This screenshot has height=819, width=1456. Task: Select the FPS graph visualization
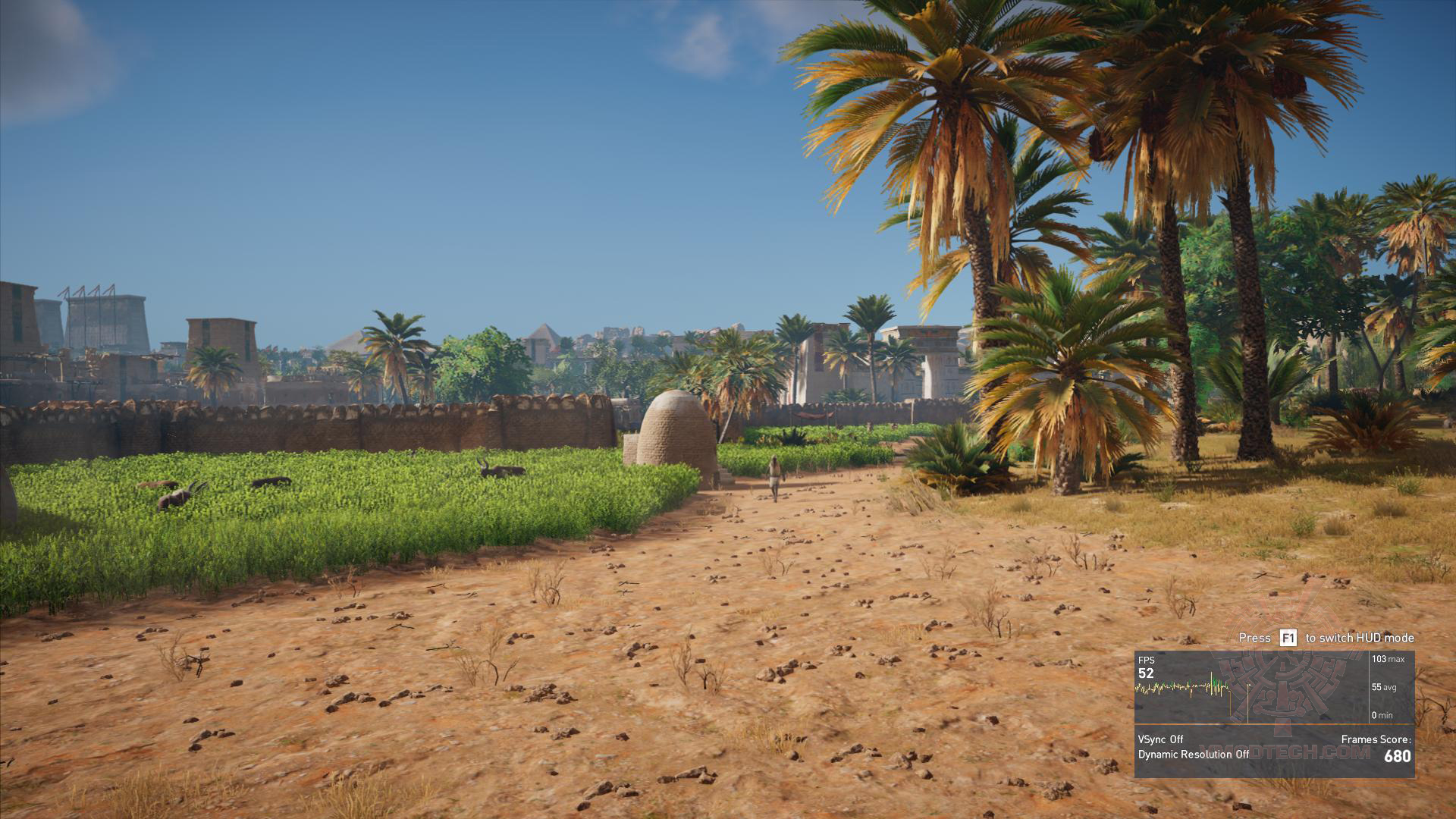point(1183,687)
